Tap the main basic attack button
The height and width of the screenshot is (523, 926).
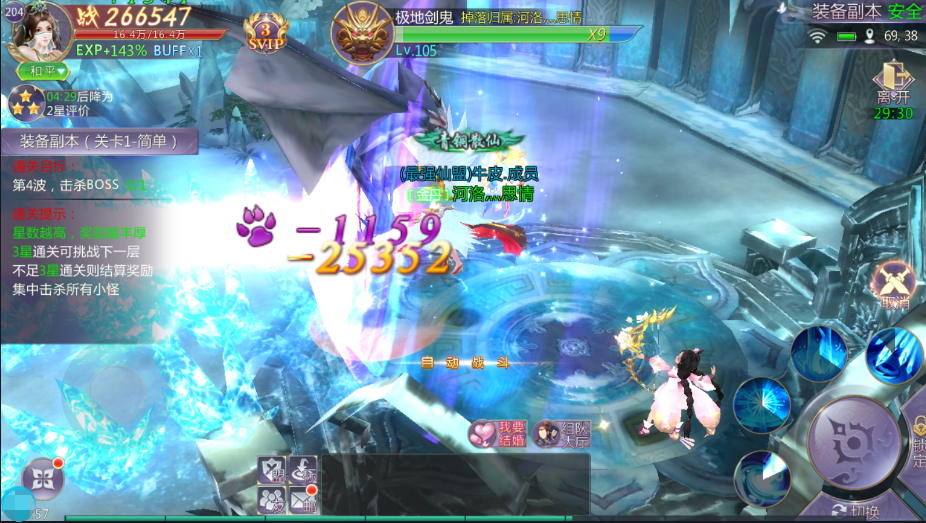point(853,443)
